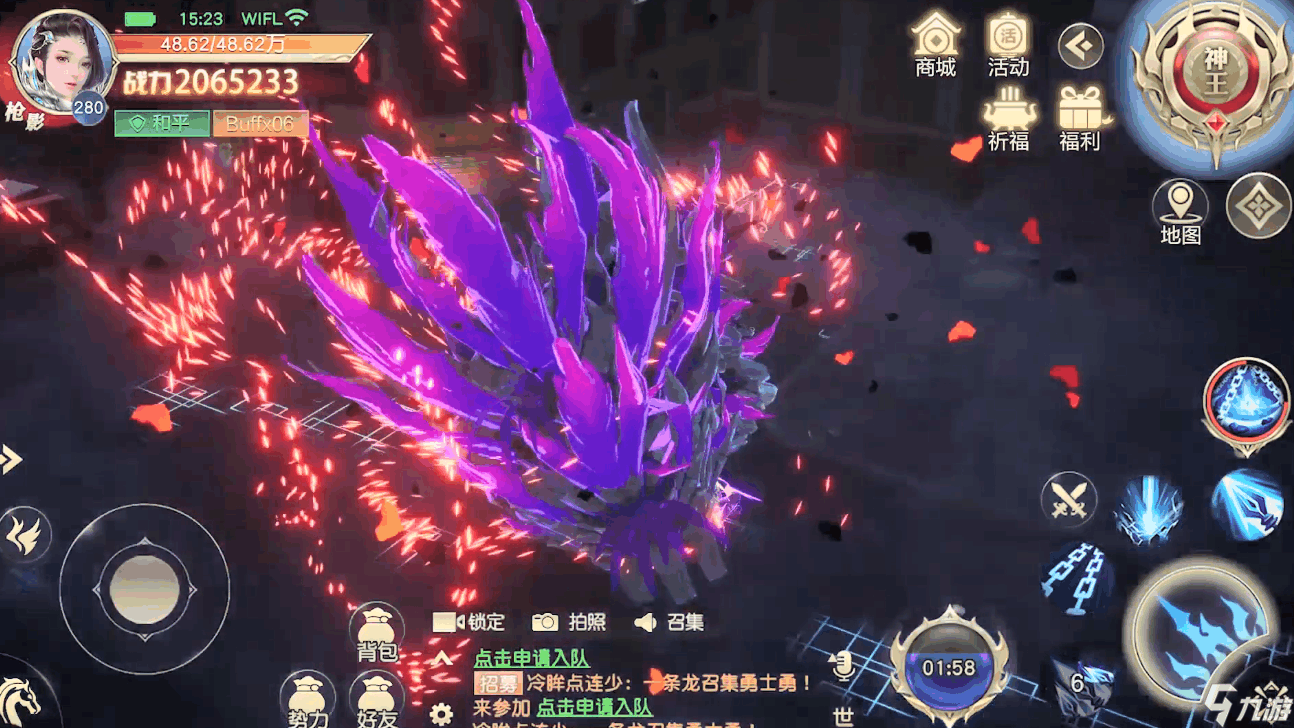The height and width of the screenshot is (728, 1294).
Task: Toggle the 锁定 camera lock
Action: point(469,622)
